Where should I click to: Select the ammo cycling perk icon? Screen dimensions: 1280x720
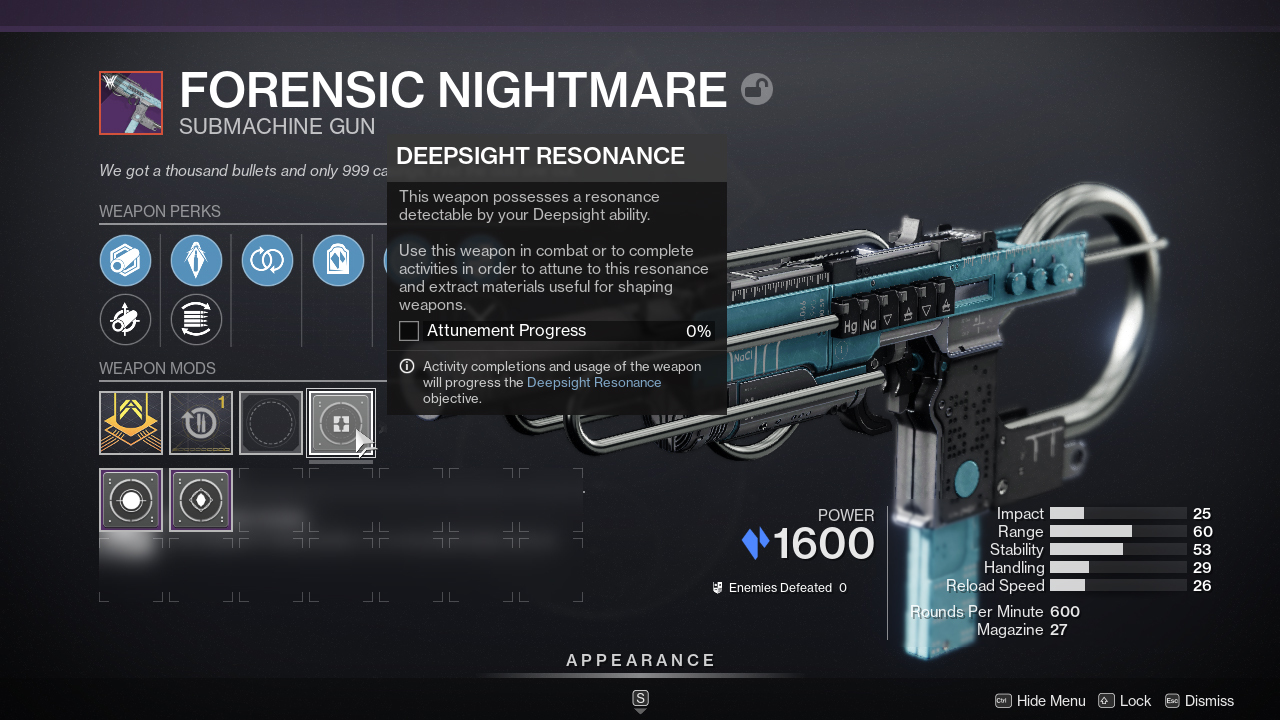(196, 320)
